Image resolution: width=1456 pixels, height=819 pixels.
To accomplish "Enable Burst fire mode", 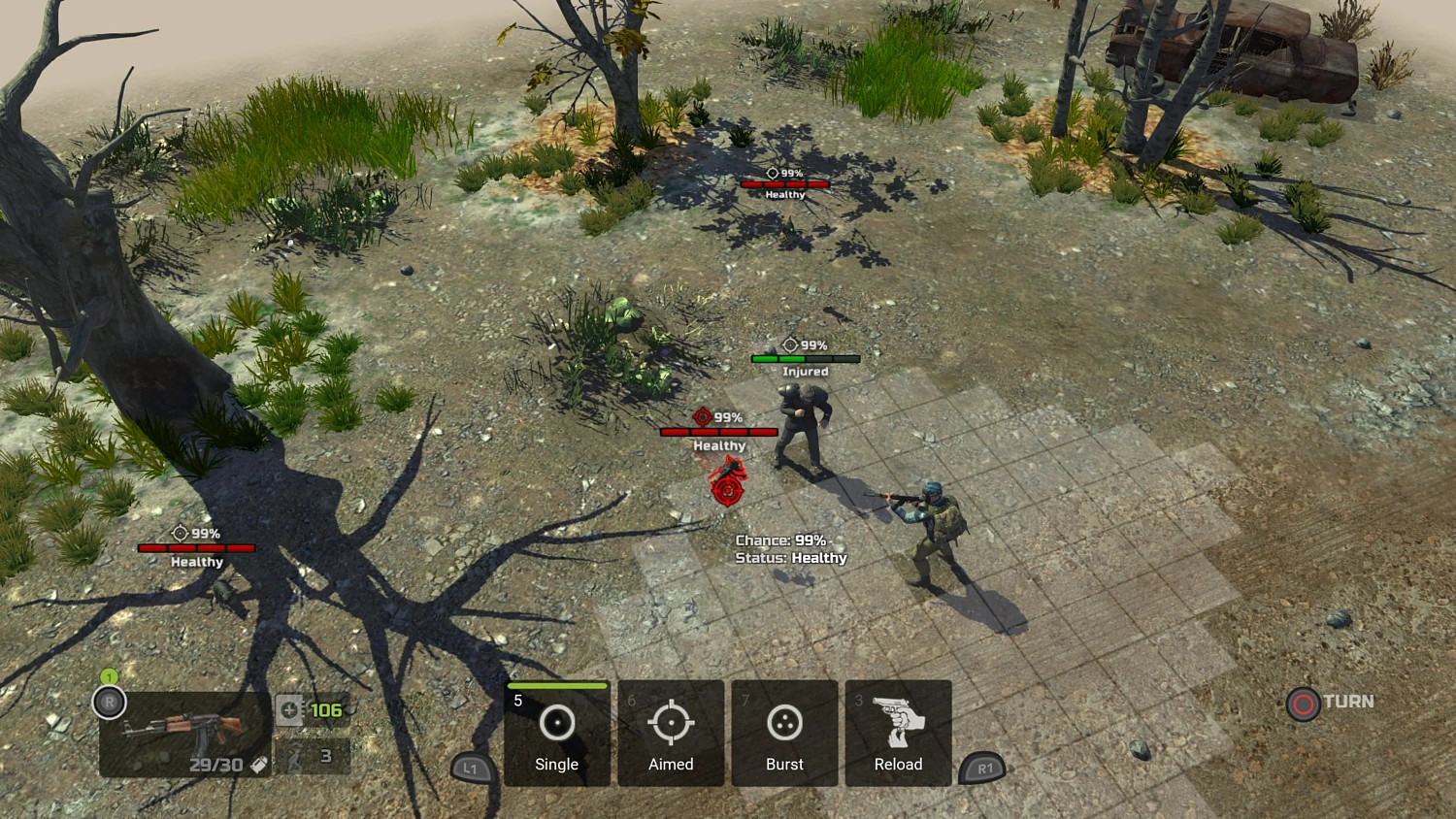I will pyautogui.click(x=784, y=735).
